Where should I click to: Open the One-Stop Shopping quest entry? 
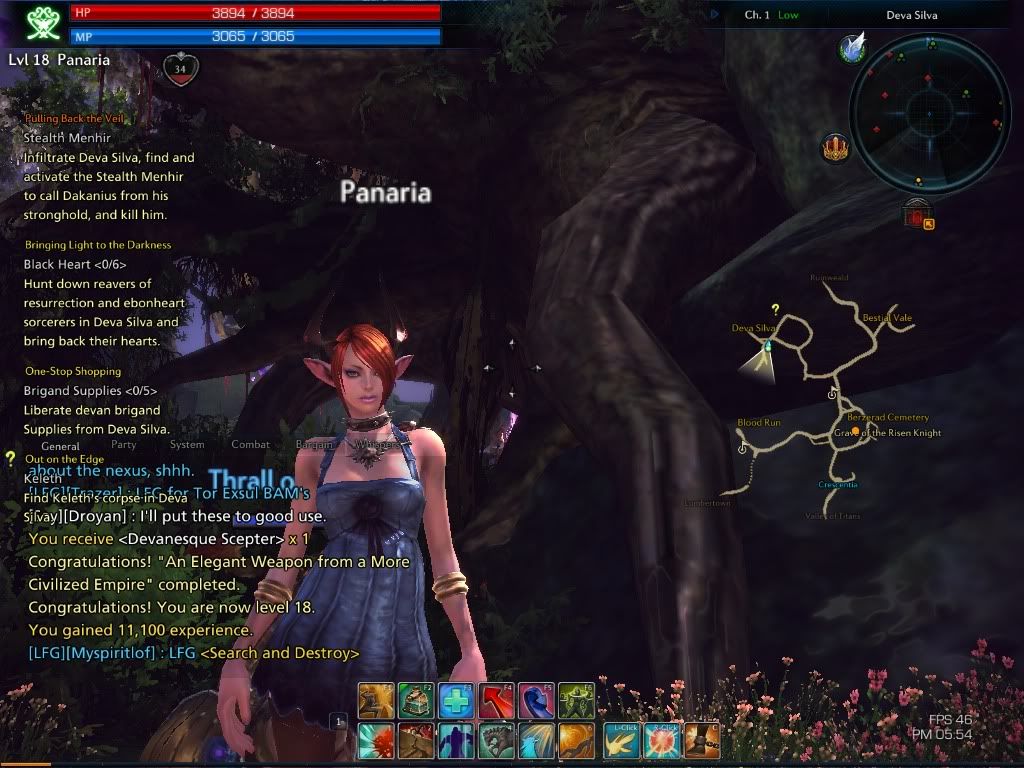73,371
